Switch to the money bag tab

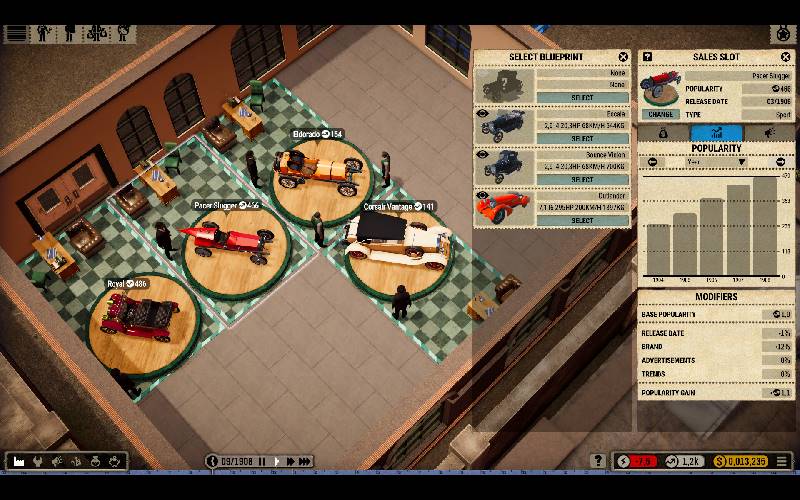tap(664, 132)
